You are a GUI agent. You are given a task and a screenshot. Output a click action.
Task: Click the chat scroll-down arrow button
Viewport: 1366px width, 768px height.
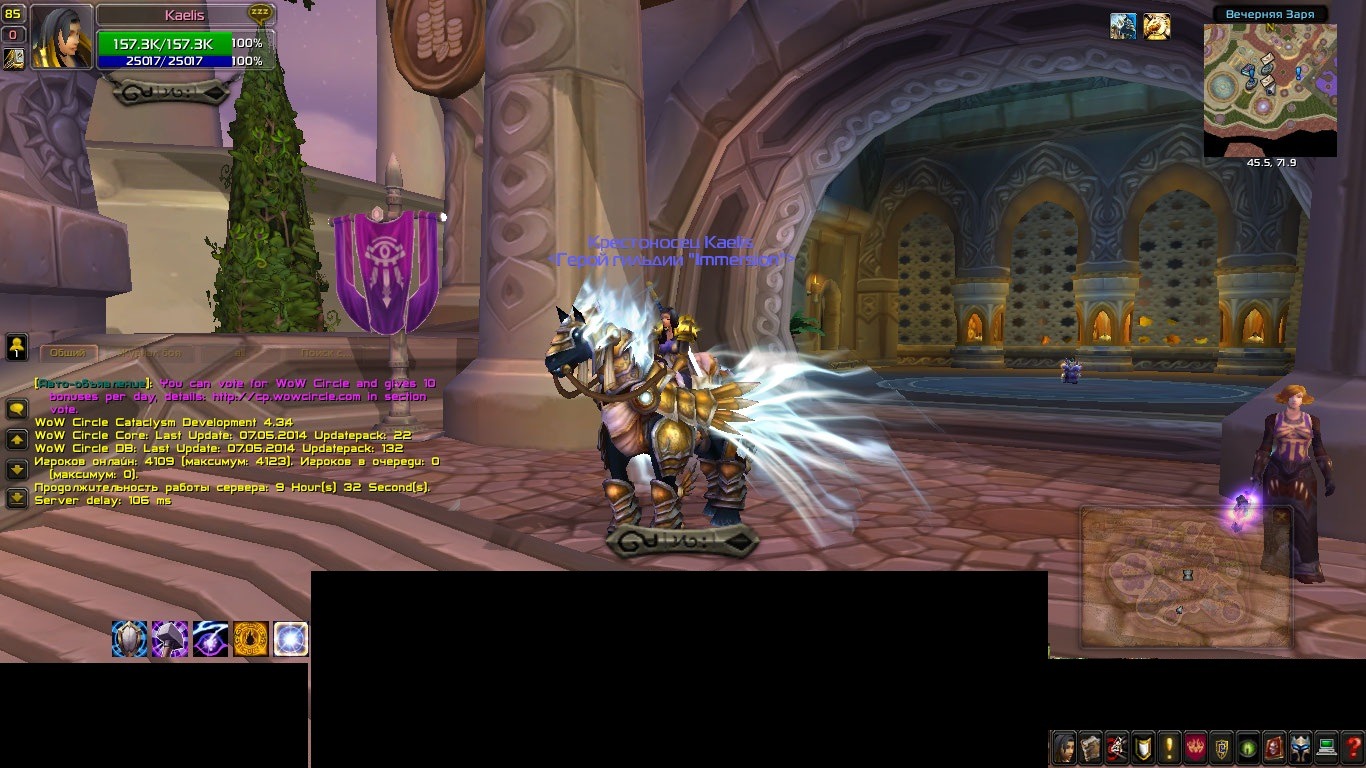click(17, 469)
